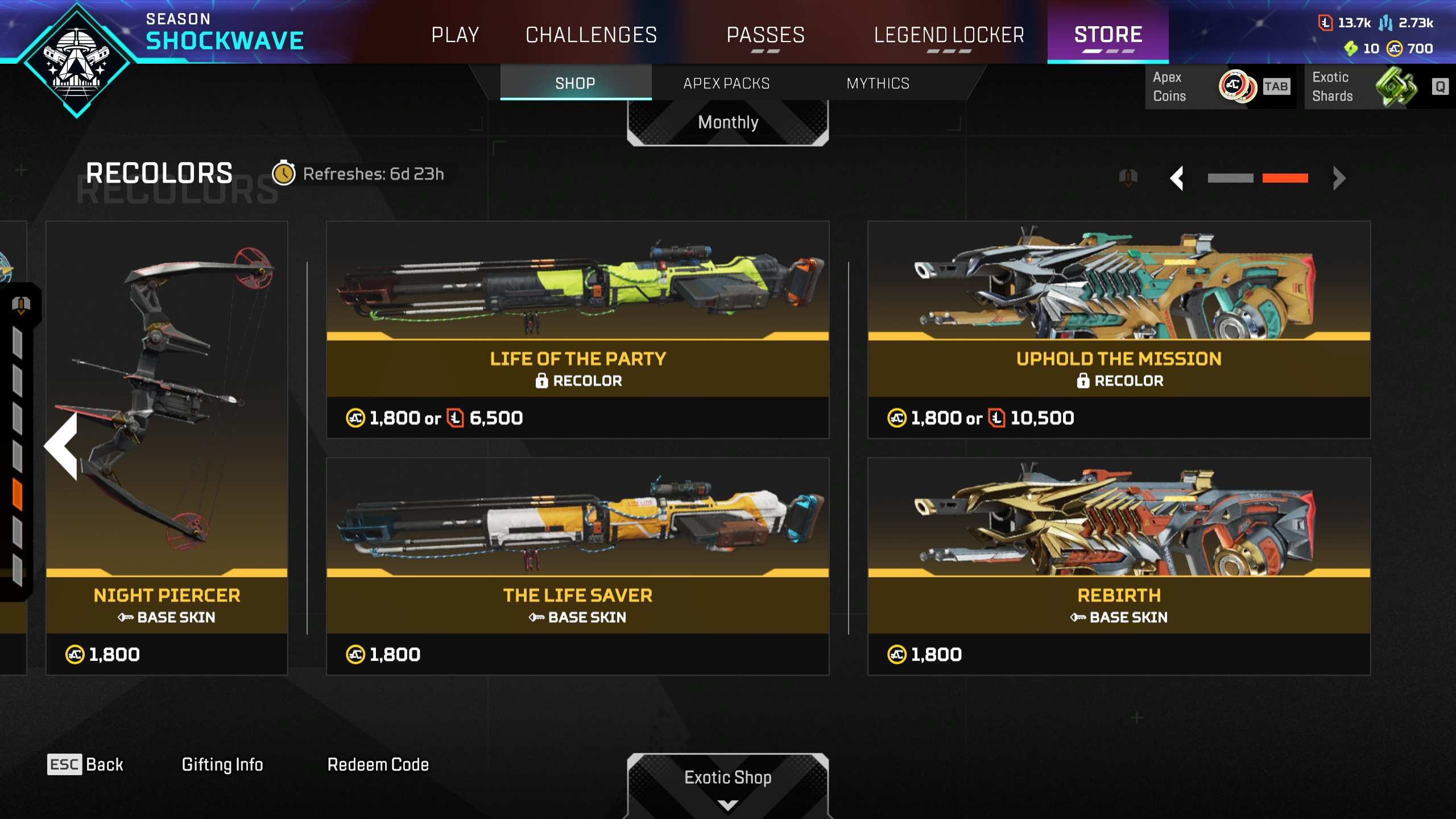Open the Redeem Code dialog
1456x819 pixels.
[x=378, y=764]
